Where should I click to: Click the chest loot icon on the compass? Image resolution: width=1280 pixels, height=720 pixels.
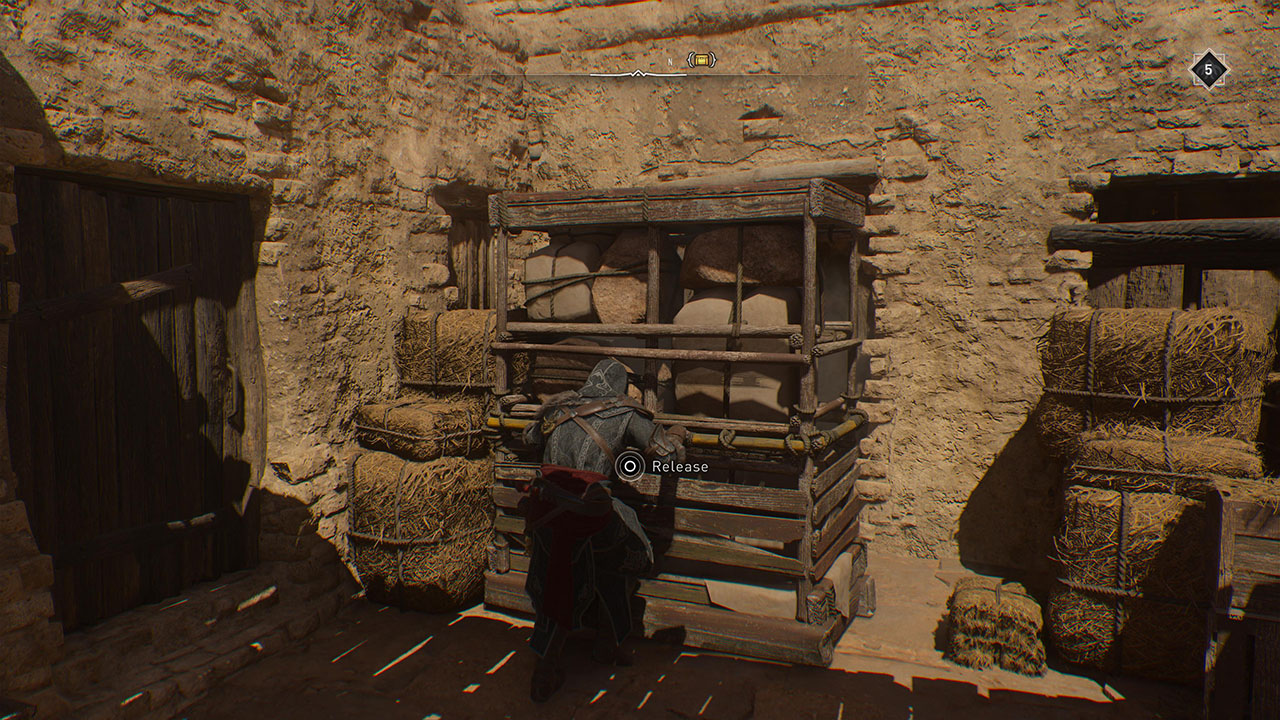[700, 60]
